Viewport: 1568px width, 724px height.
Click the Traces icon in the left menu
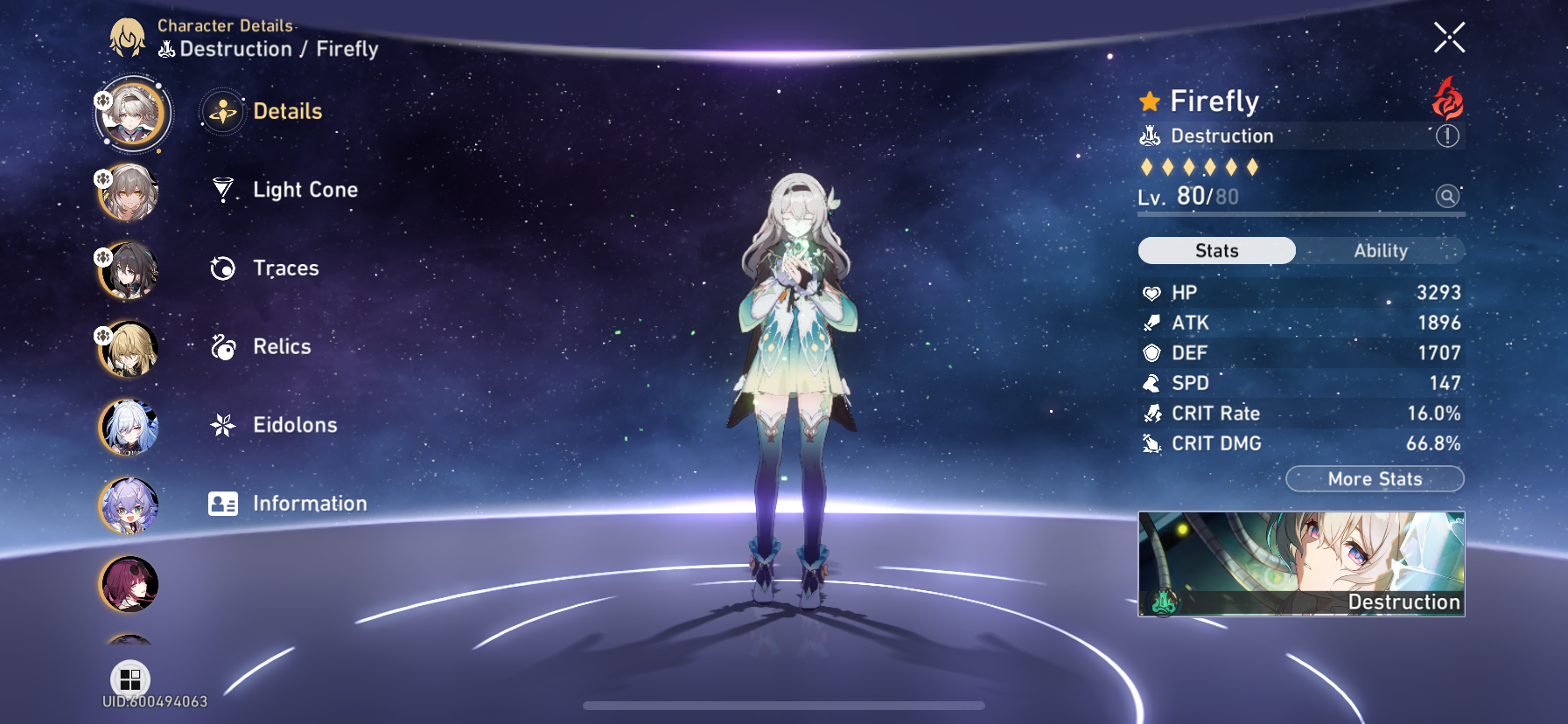[x=223, y=268]
